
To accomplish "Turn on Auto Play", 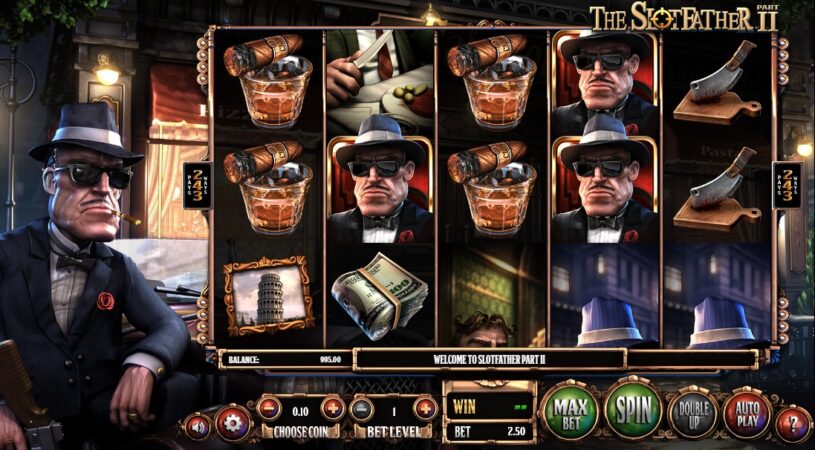I will click(x=746, y=413).
